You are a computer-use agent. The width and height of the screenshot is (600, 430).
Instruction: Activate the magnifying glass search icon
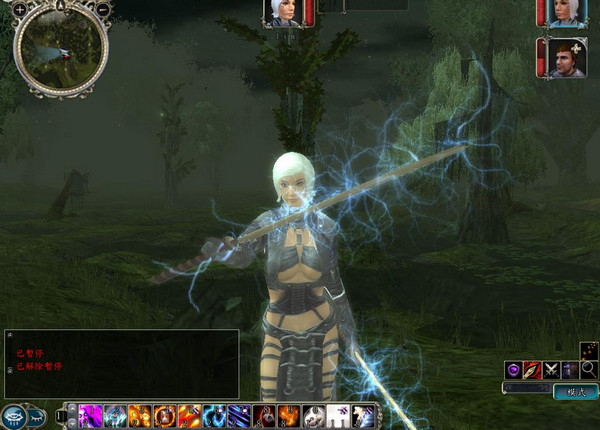[589, 370]
